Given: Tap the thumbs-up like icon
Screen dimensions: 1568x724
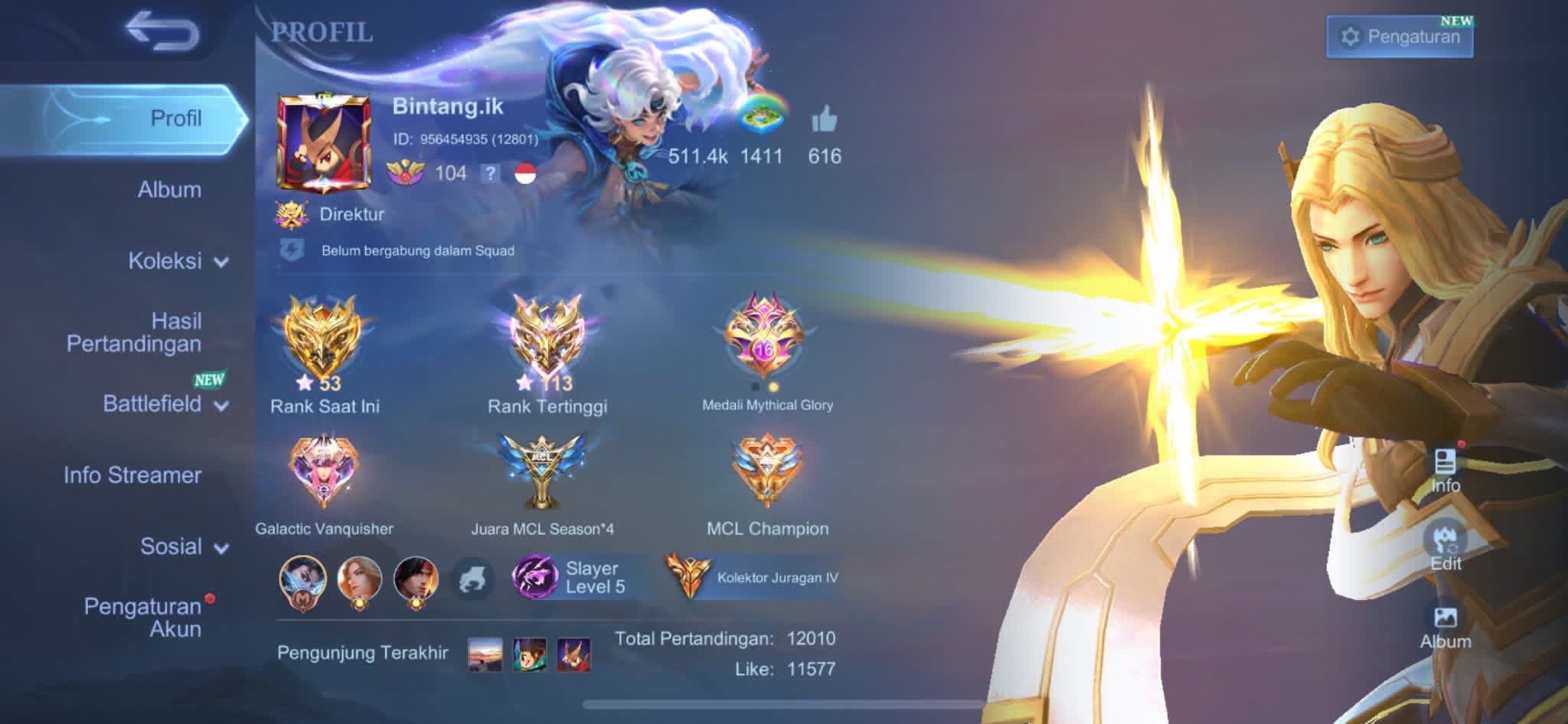Looking at the screenshot, I should coord(824,121).
